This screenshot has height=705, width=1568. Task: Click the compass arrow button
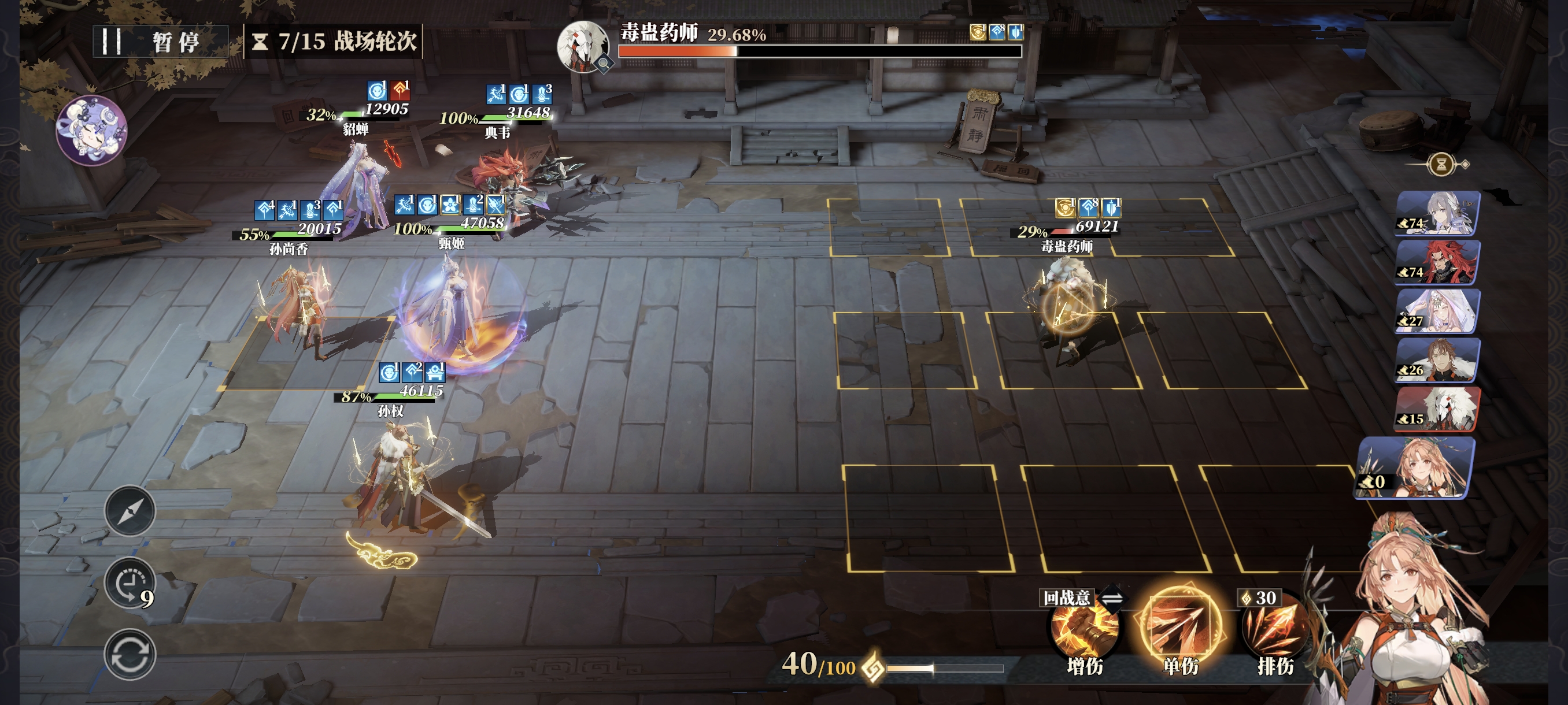click(x=130, y=511)
